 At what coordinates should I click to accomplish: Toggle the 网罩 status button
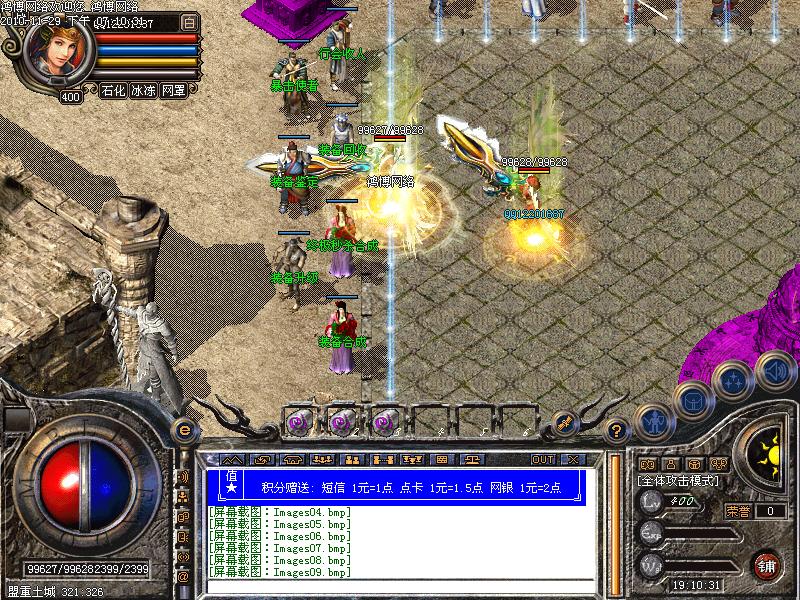173,90
